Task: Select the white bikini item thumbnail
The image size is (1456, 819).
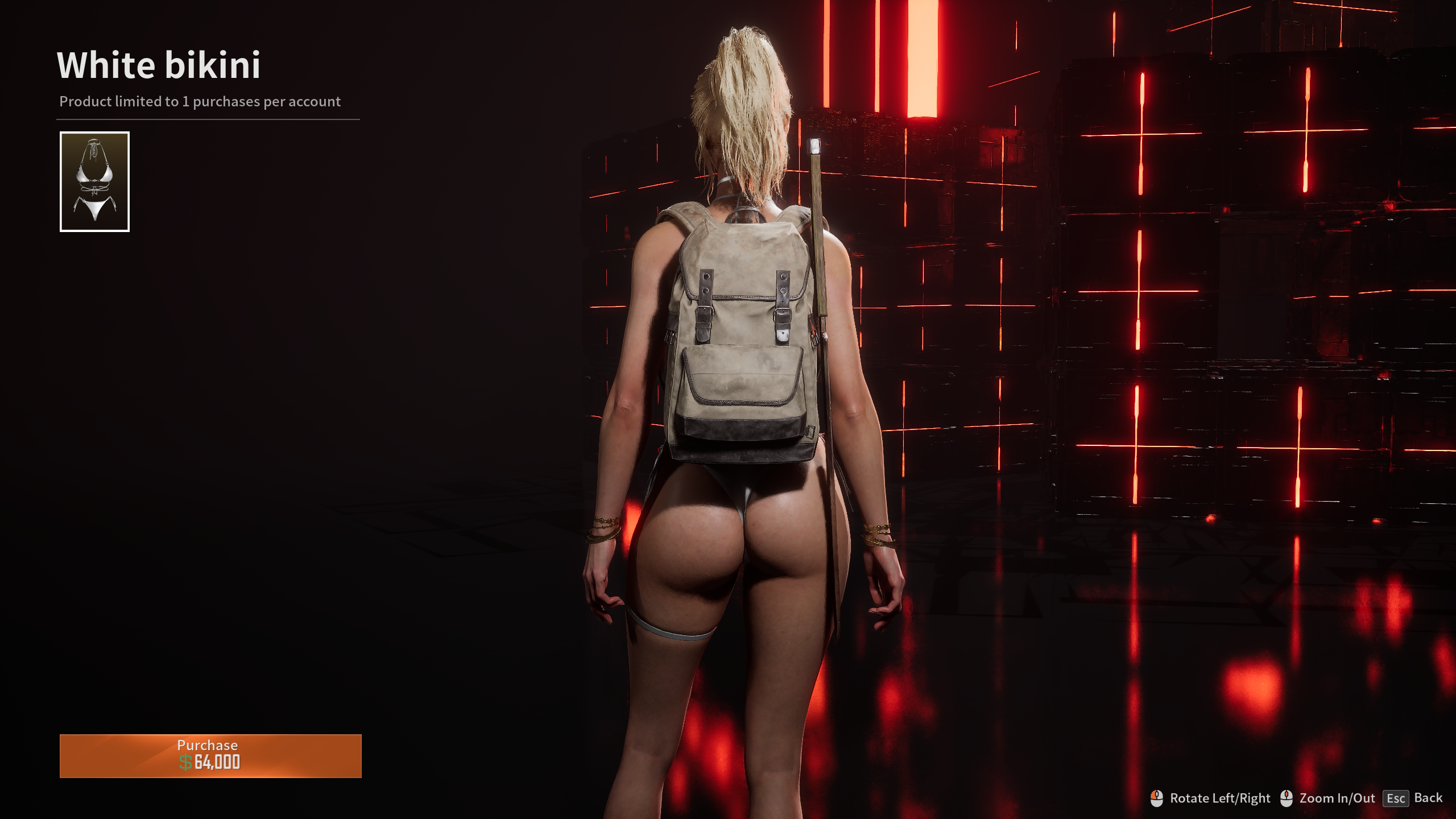Action: click(94, 181)
